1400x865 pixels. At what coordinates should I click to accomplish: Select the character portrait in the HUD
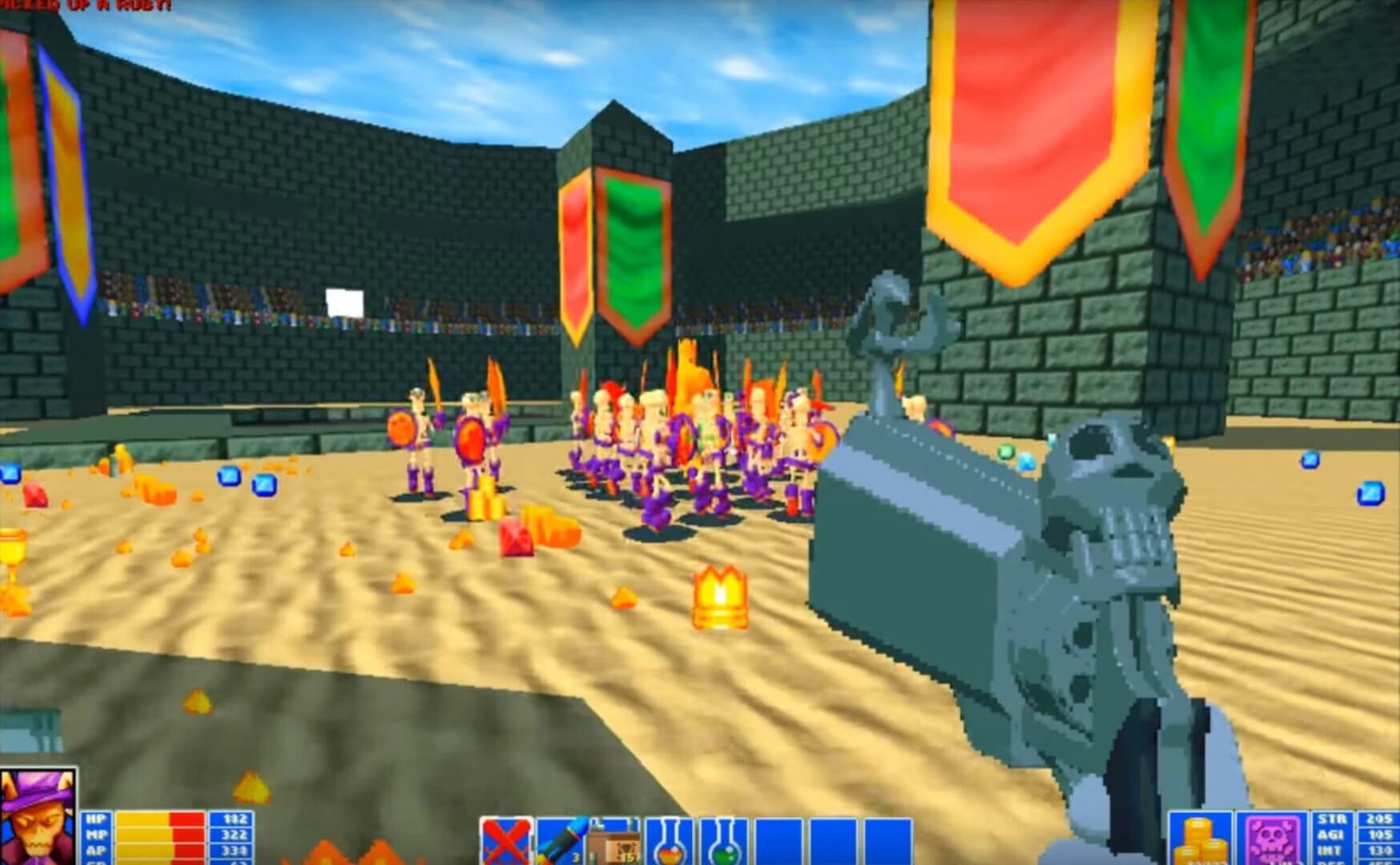pos(38,815)
